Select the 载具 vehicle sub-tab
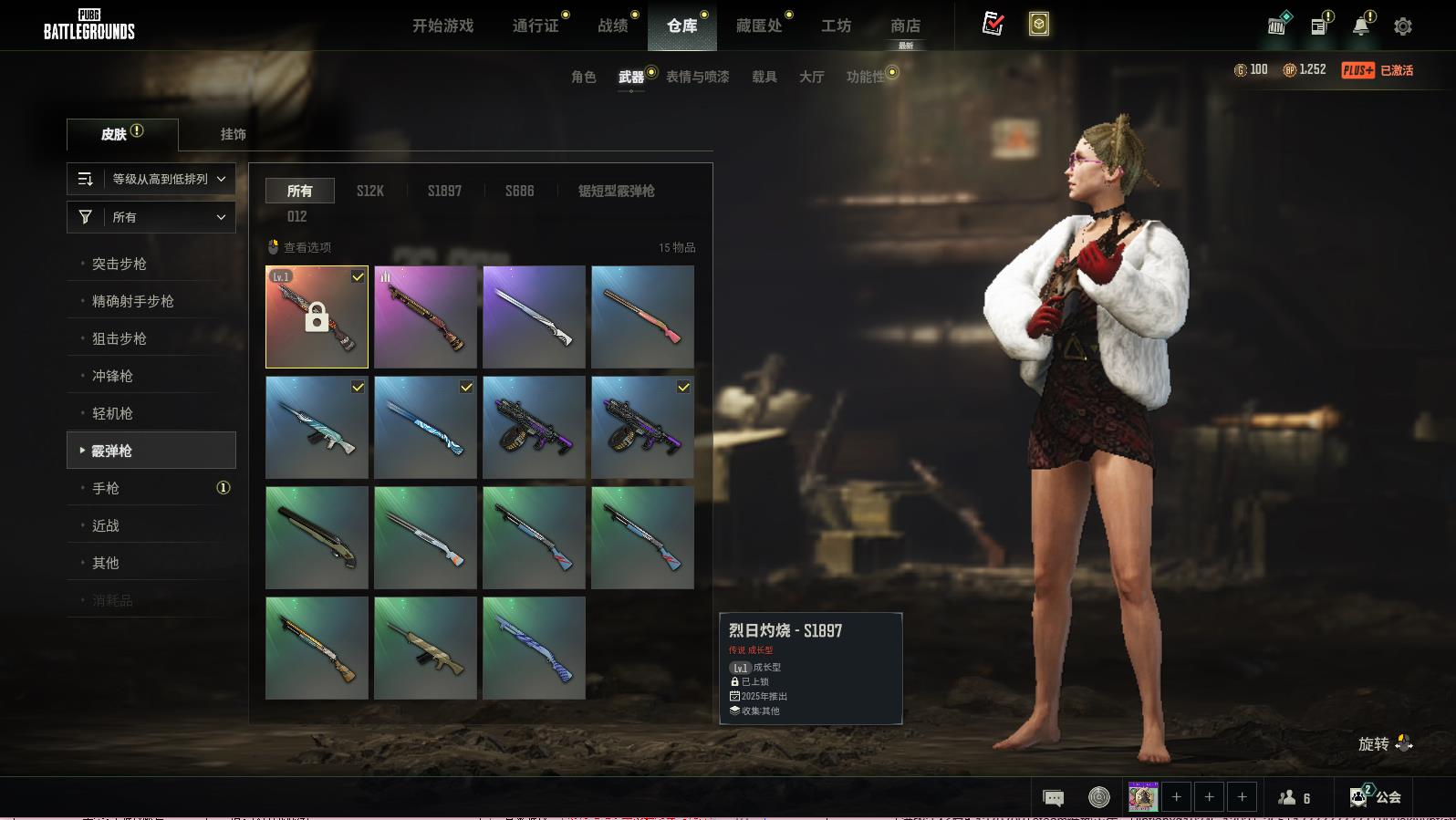The height and width of the screenshot is (820, 1456). point(764,77)
